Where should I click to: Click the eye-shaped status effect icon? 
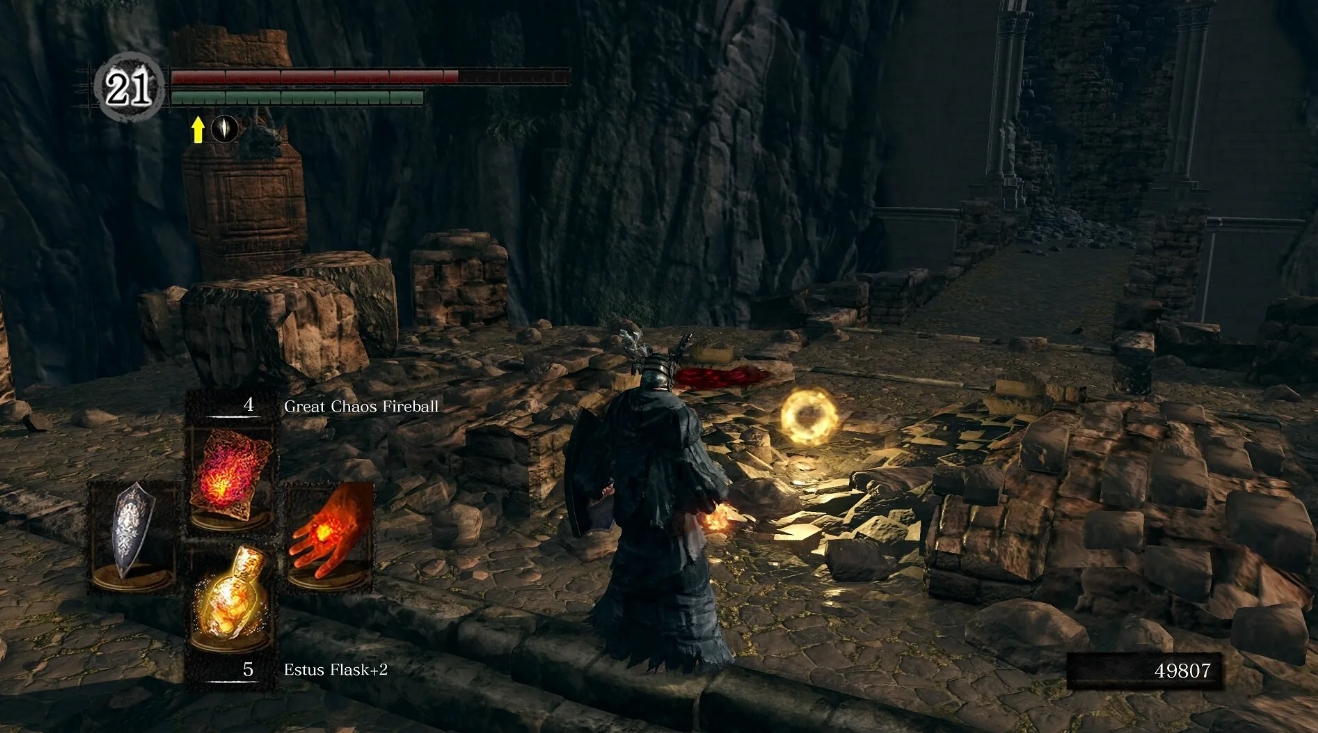point(225,131)
